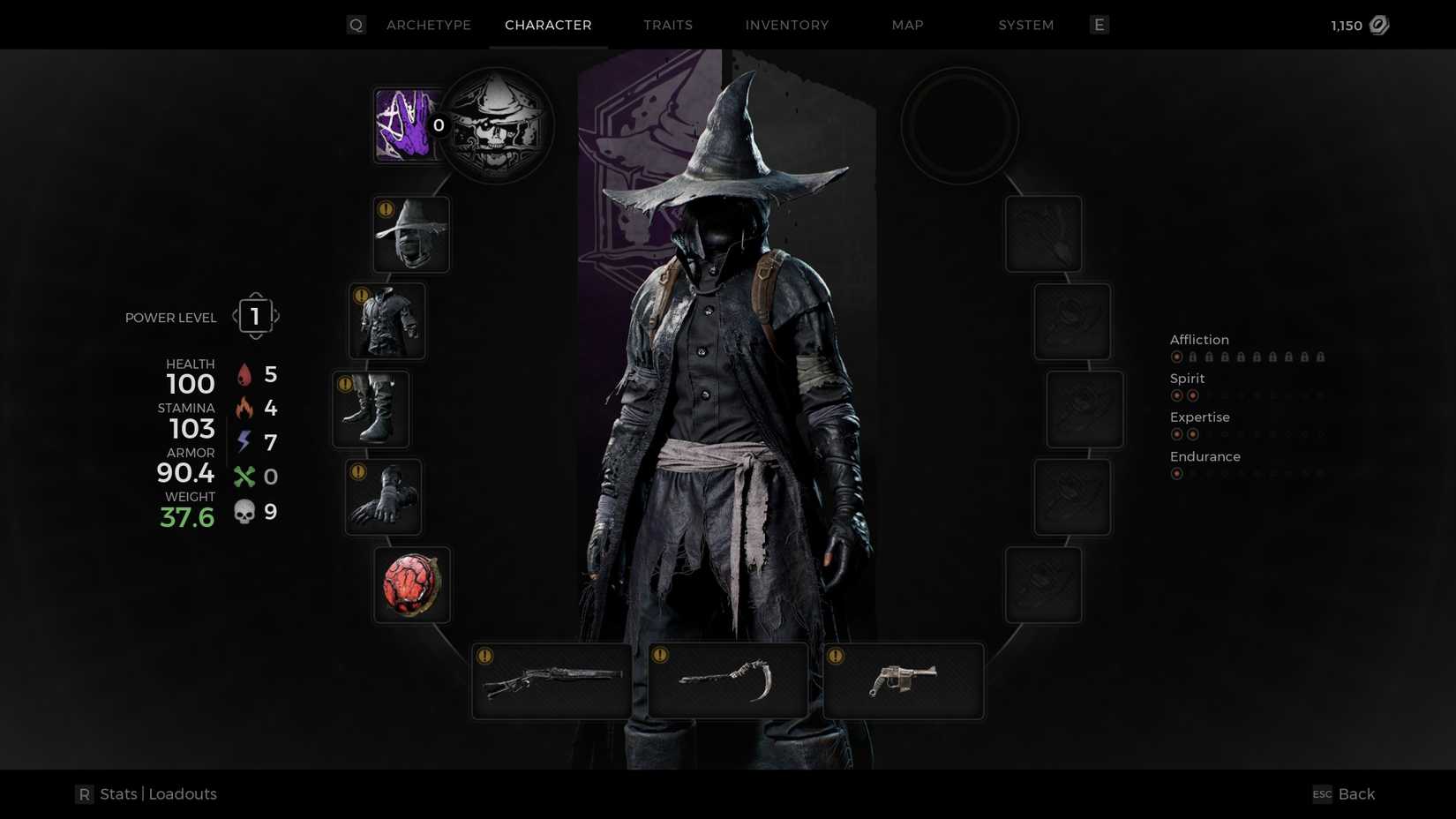Click the empty amulet slot on the right
Screen dimensions: 1456x819
pyautogui.click(x=959, y=124)
